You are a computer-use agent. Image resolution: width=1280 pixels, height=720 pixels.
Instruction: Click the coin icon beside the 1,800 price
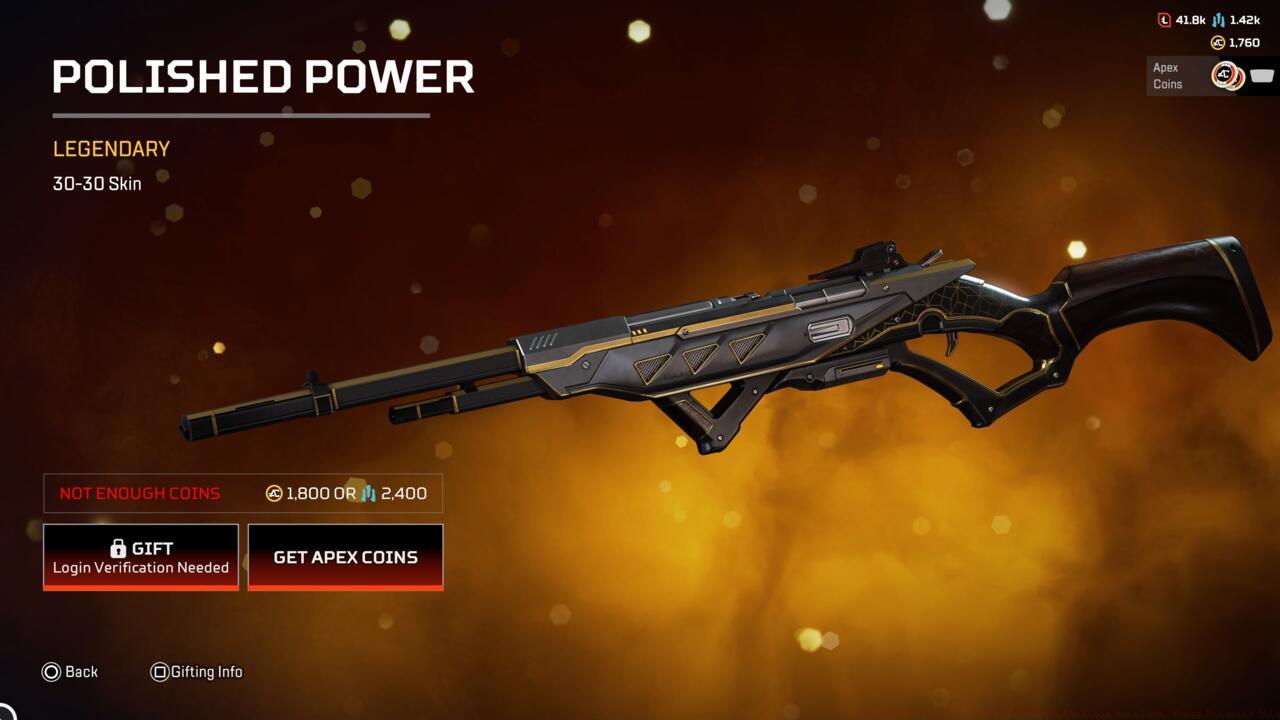click(274, 494)
